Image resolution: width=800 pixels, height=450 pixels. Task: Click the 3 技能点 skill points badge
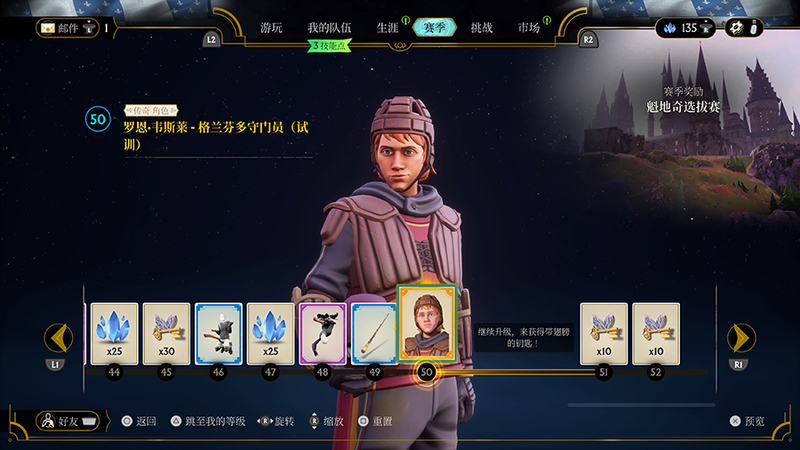click(x=335, y=46)
